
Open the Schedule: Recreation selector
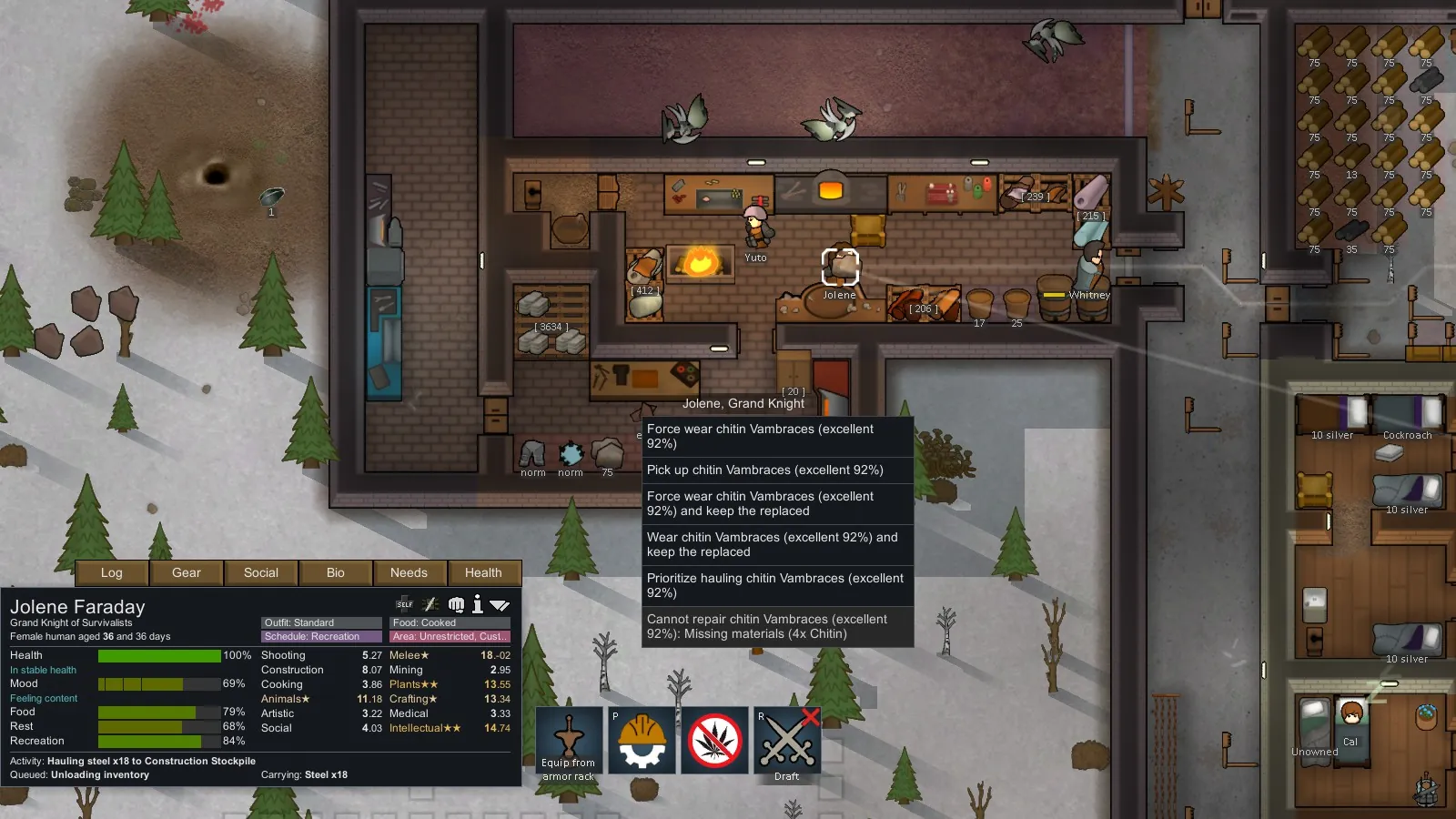click(321, 637)
